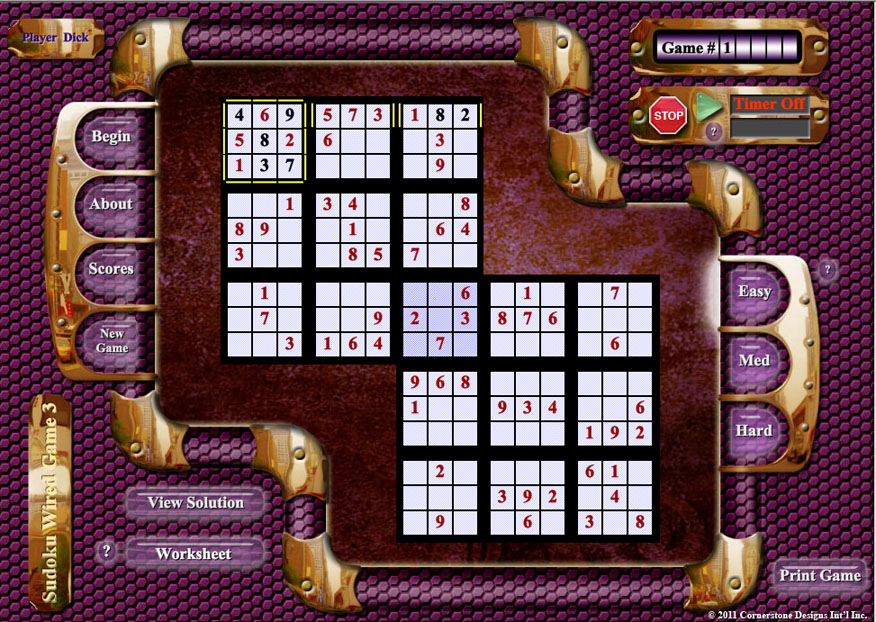876x622 pixels.
Task: Click the Begin button
Action: 111,136
